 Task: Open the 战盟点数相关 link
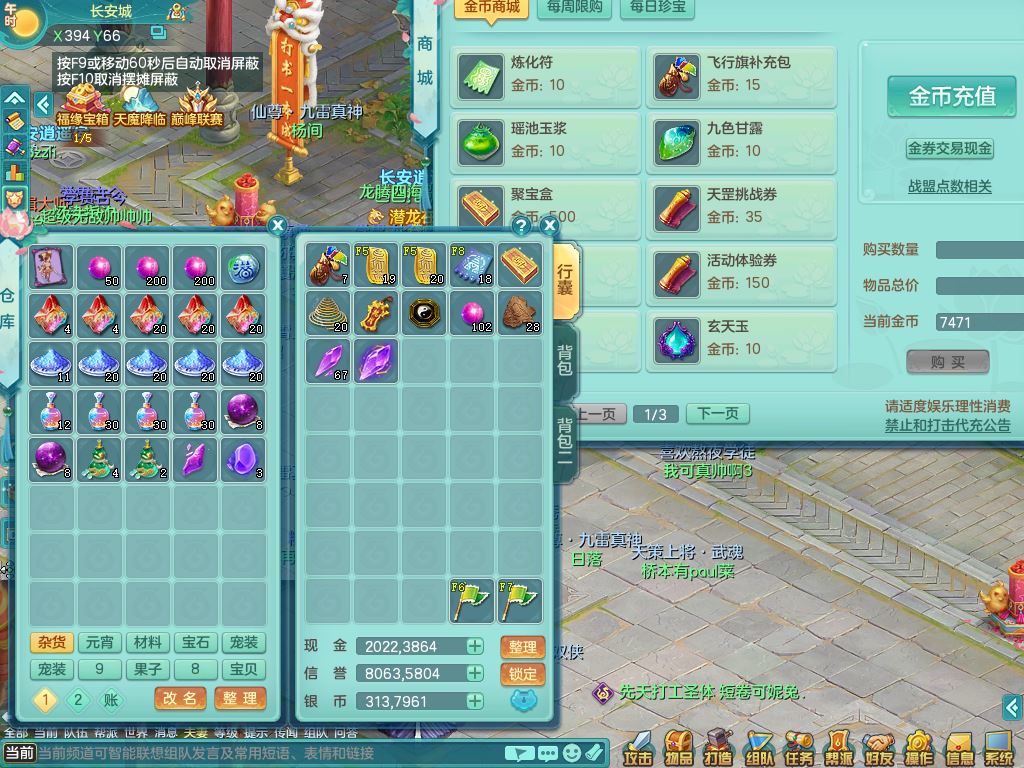(x=949, y=186)
